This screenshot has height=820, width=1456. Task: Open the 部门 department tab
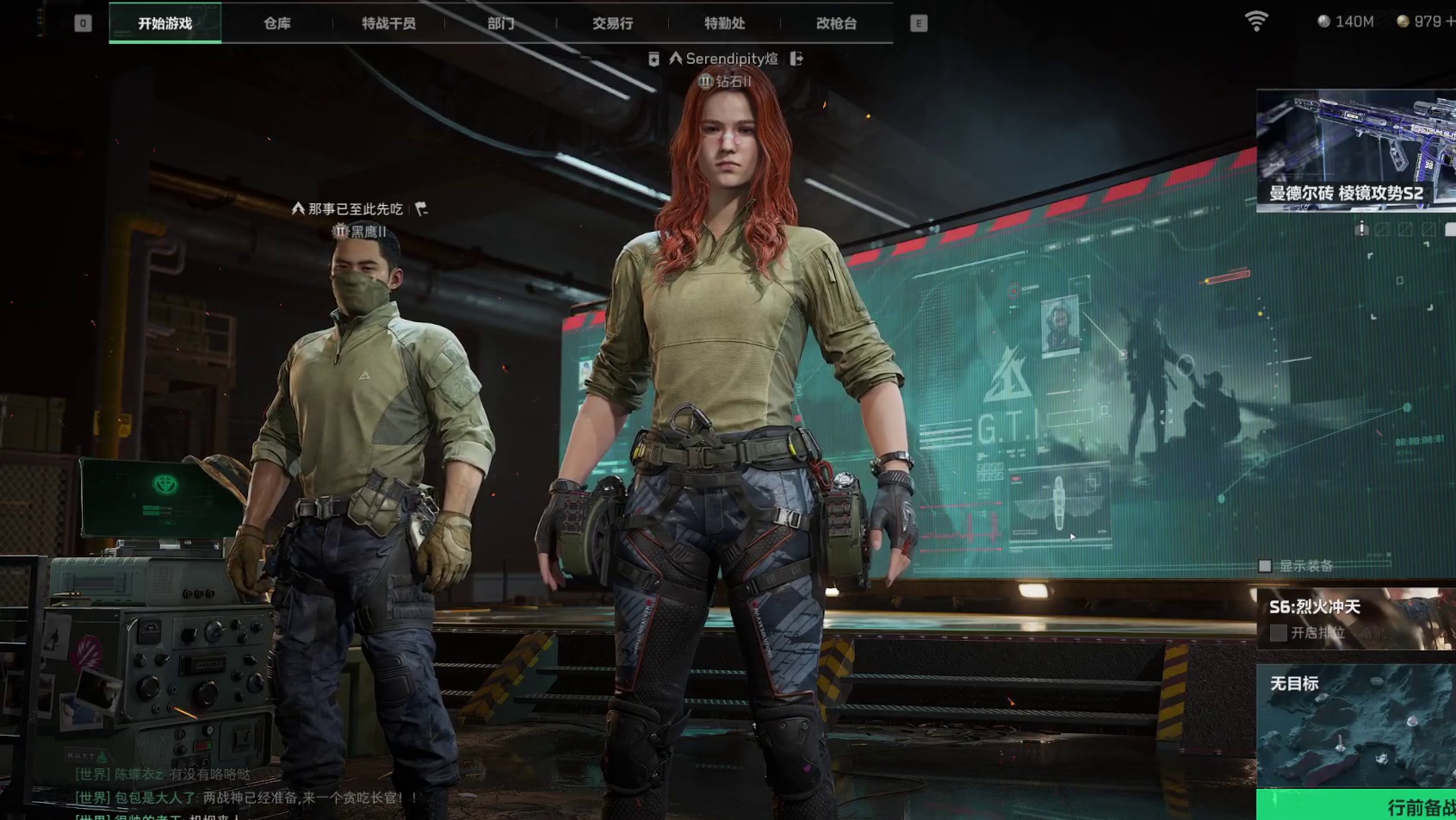pyautogui.click(x=500, y=23)
